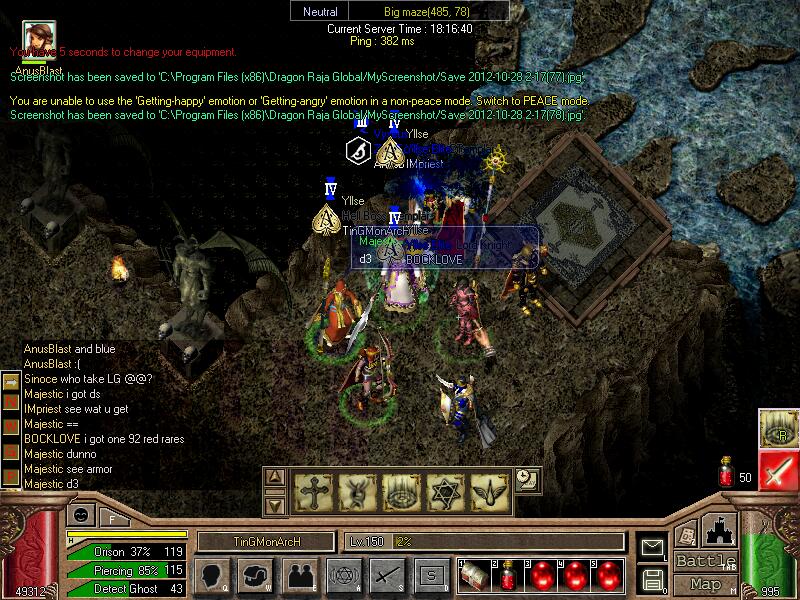Open the head silhouette status button
The height and width of the screenshot is (600, 800).
click(x=213, y=576)
